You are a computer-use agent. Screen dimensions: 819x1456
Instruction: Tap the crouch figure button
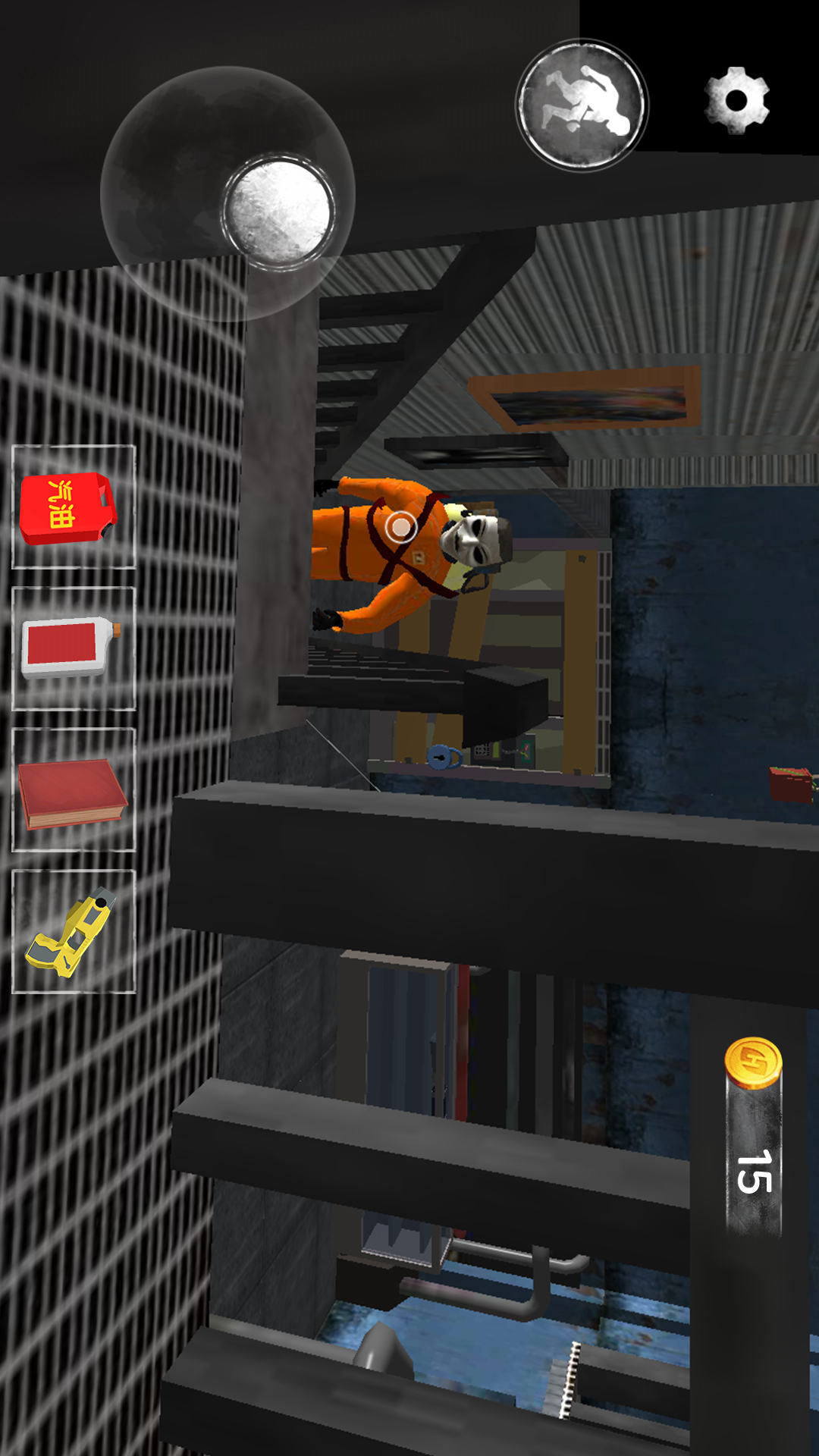[x=582, y=105]
